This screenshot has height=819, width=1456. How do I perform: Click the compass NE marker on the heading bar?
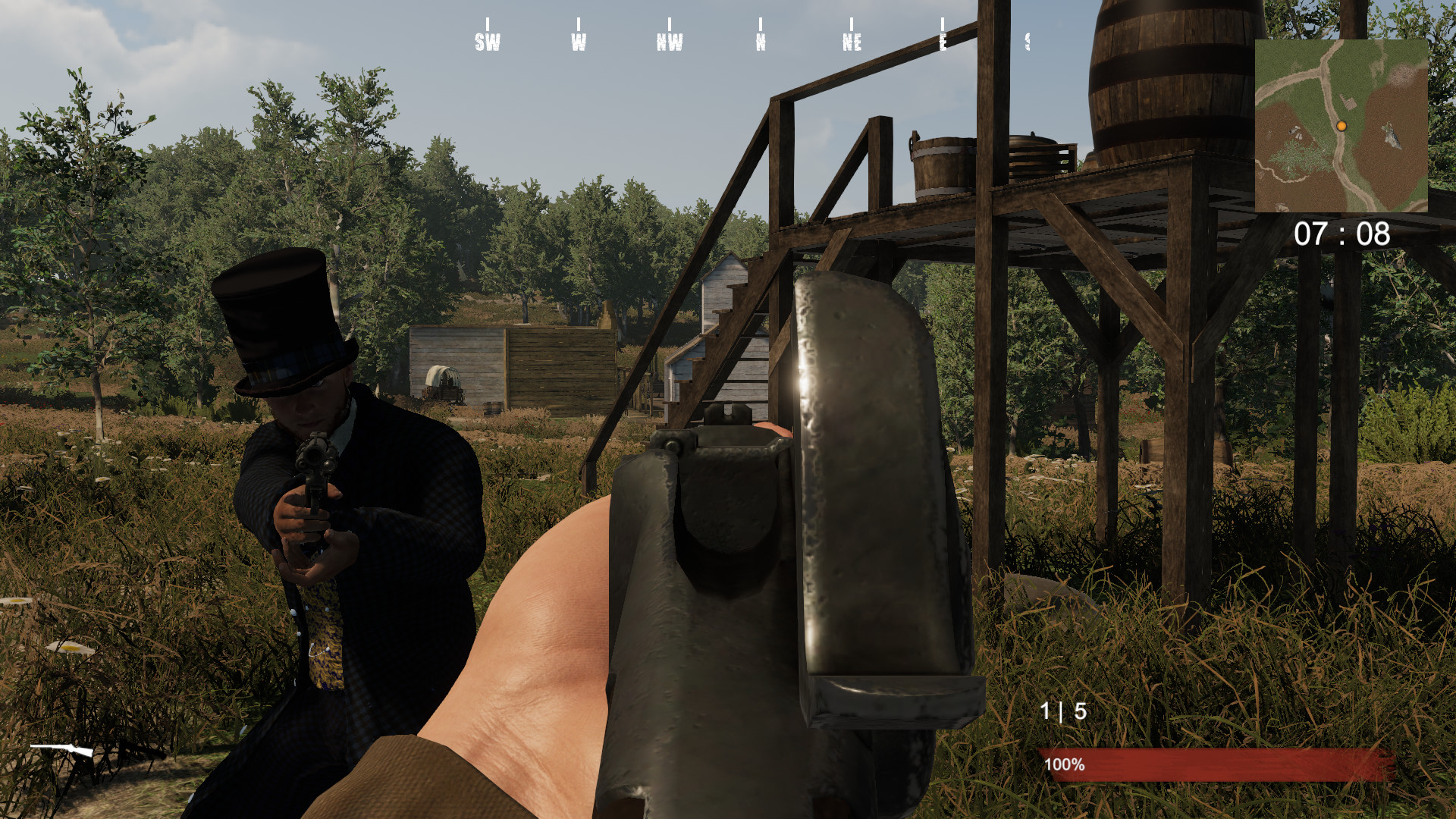pos(851,42)
